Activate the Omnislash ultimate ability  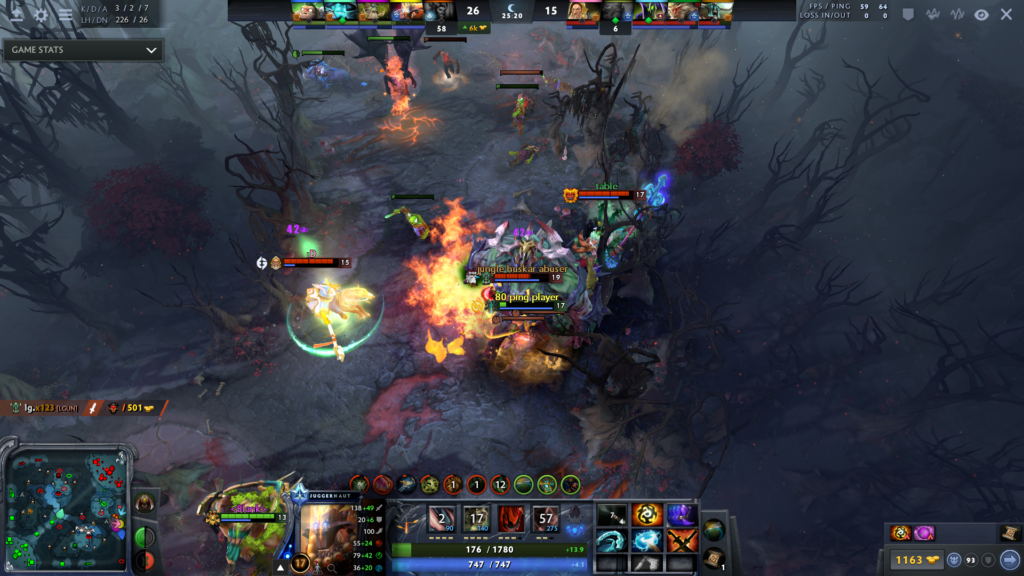(x=546, y=519)
